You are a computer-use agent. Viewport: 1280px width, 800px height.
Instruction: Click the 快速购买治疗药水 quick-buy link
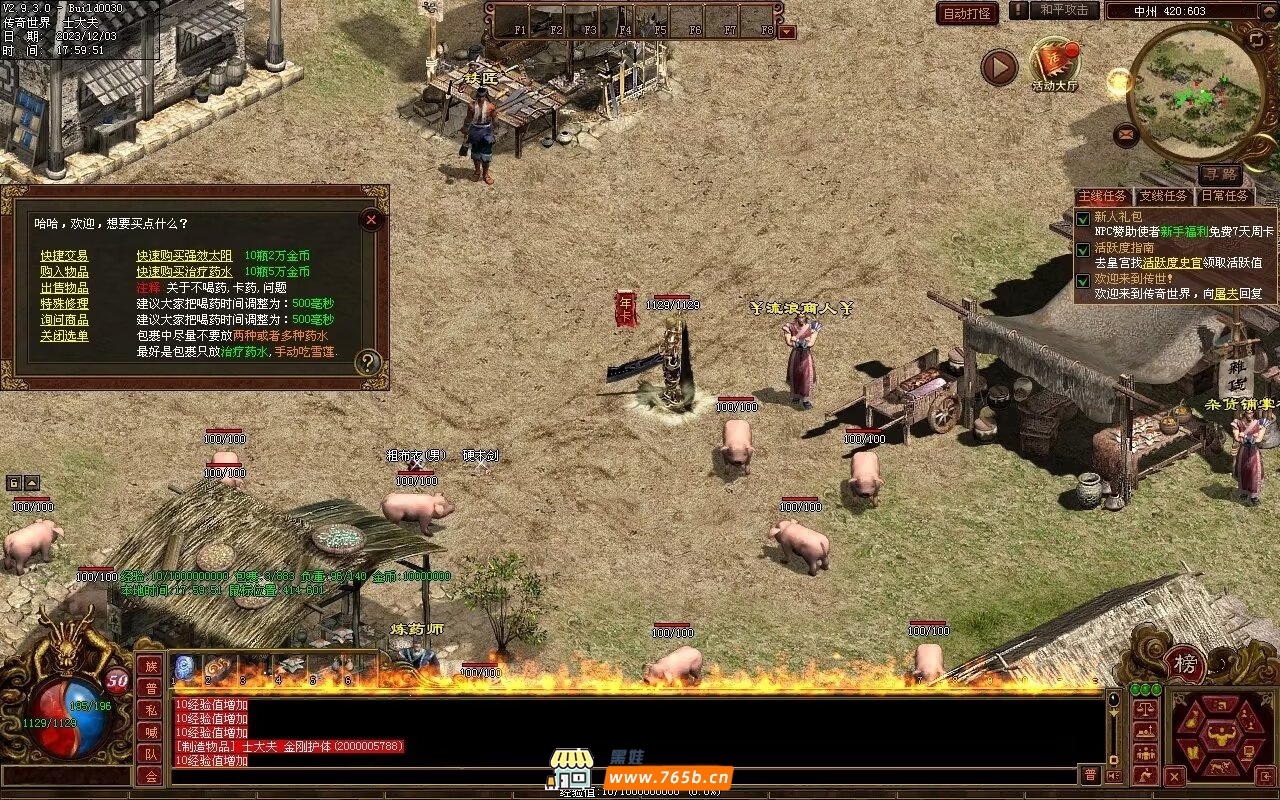(184, 272)
